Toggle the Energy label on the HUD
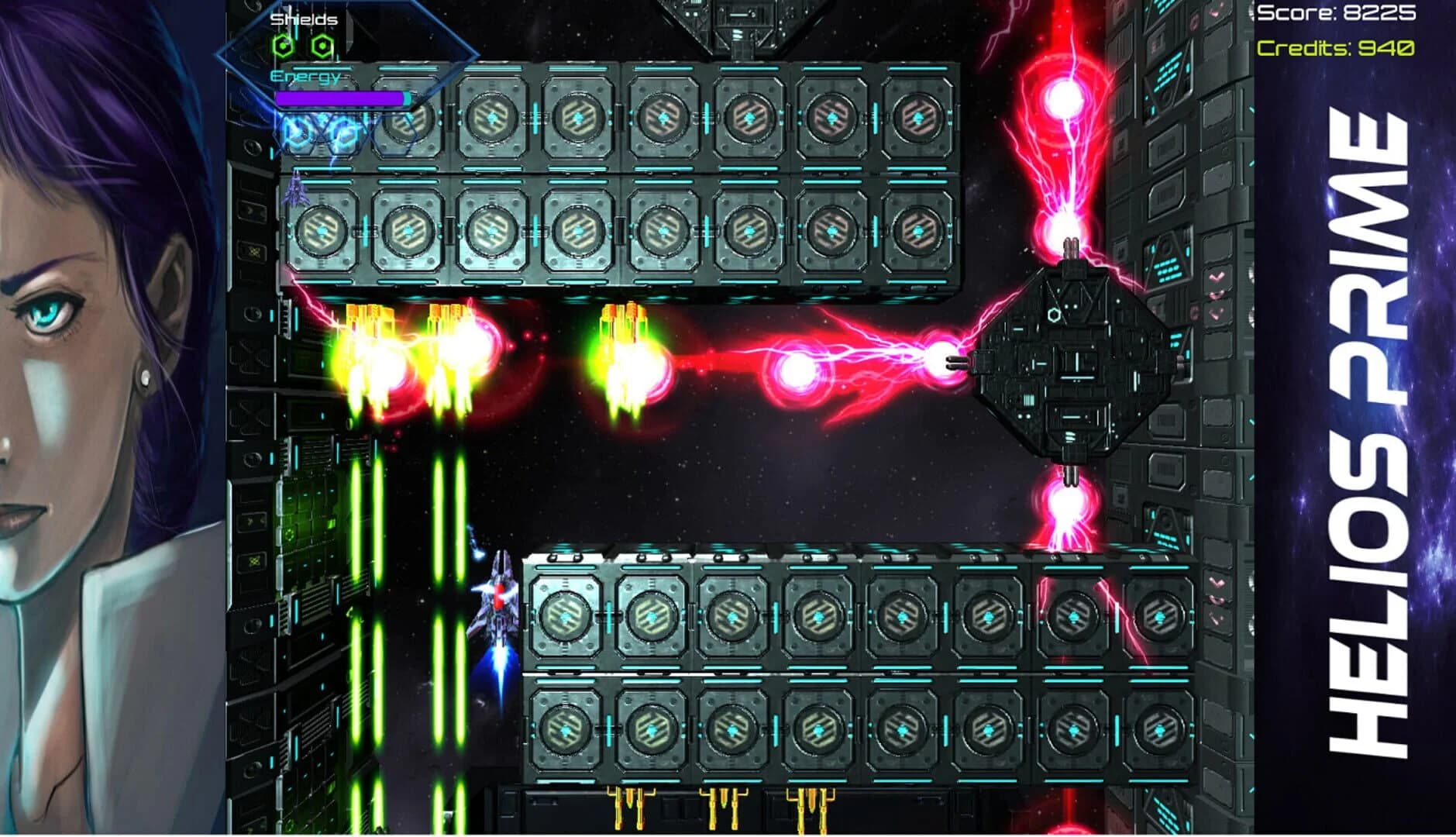Viewport: 1456px width, 837px height. tap(305, 77)
